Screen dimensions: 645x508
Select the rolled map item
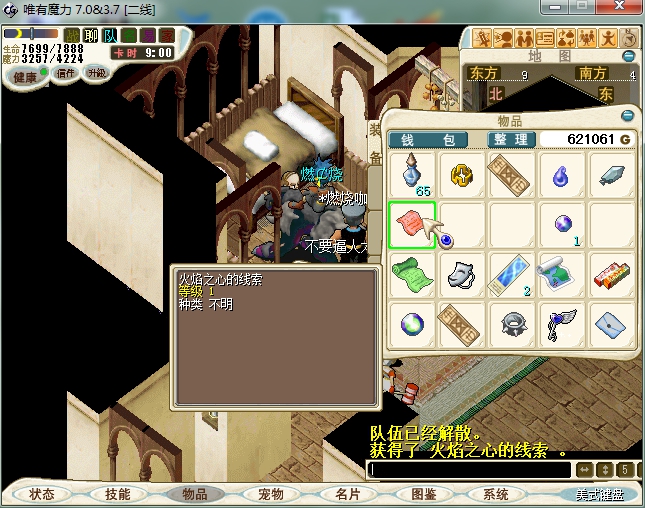coord(560,273)
